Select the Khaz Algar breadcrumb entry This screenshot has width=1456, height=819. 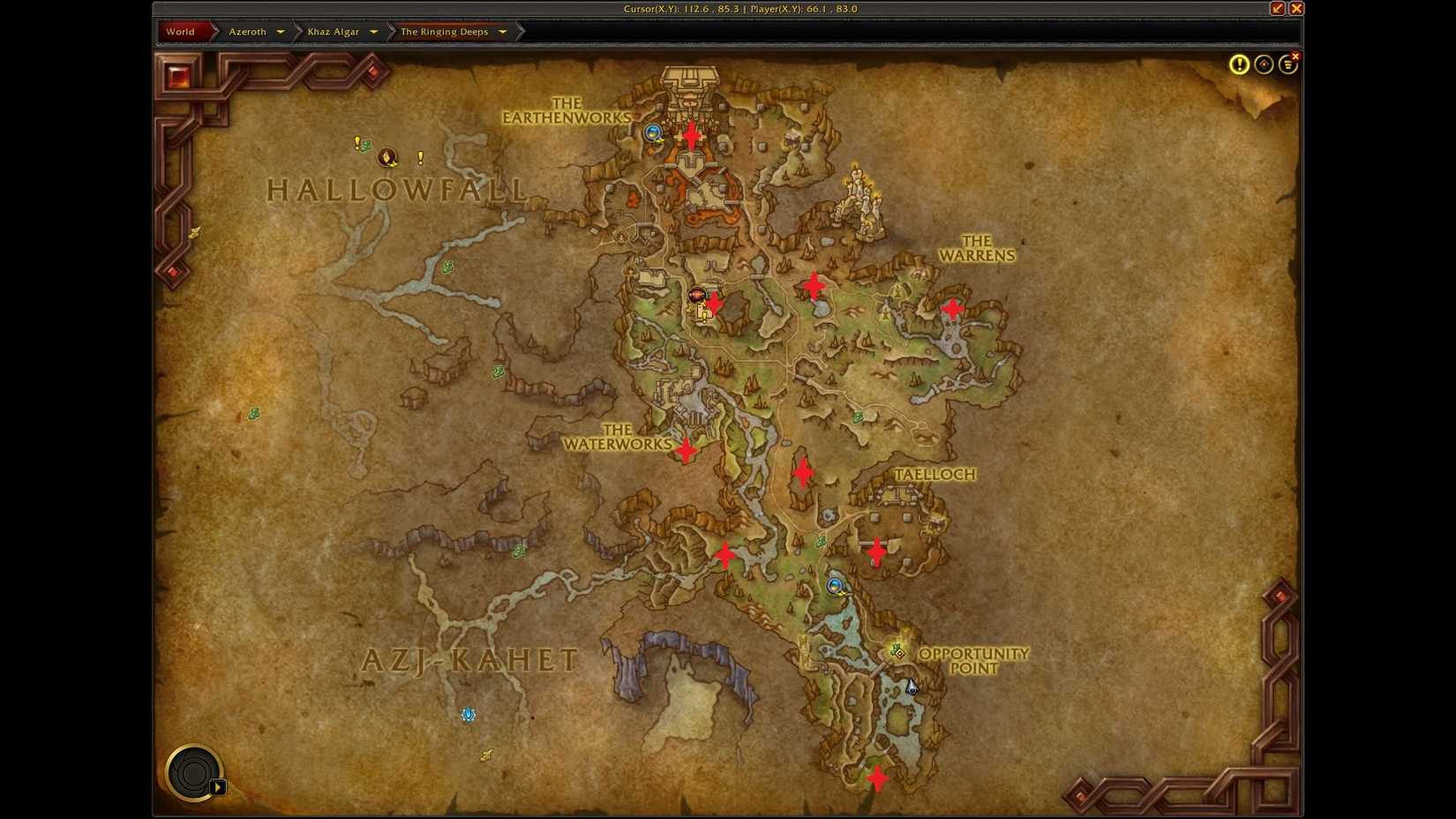[334, 31]
